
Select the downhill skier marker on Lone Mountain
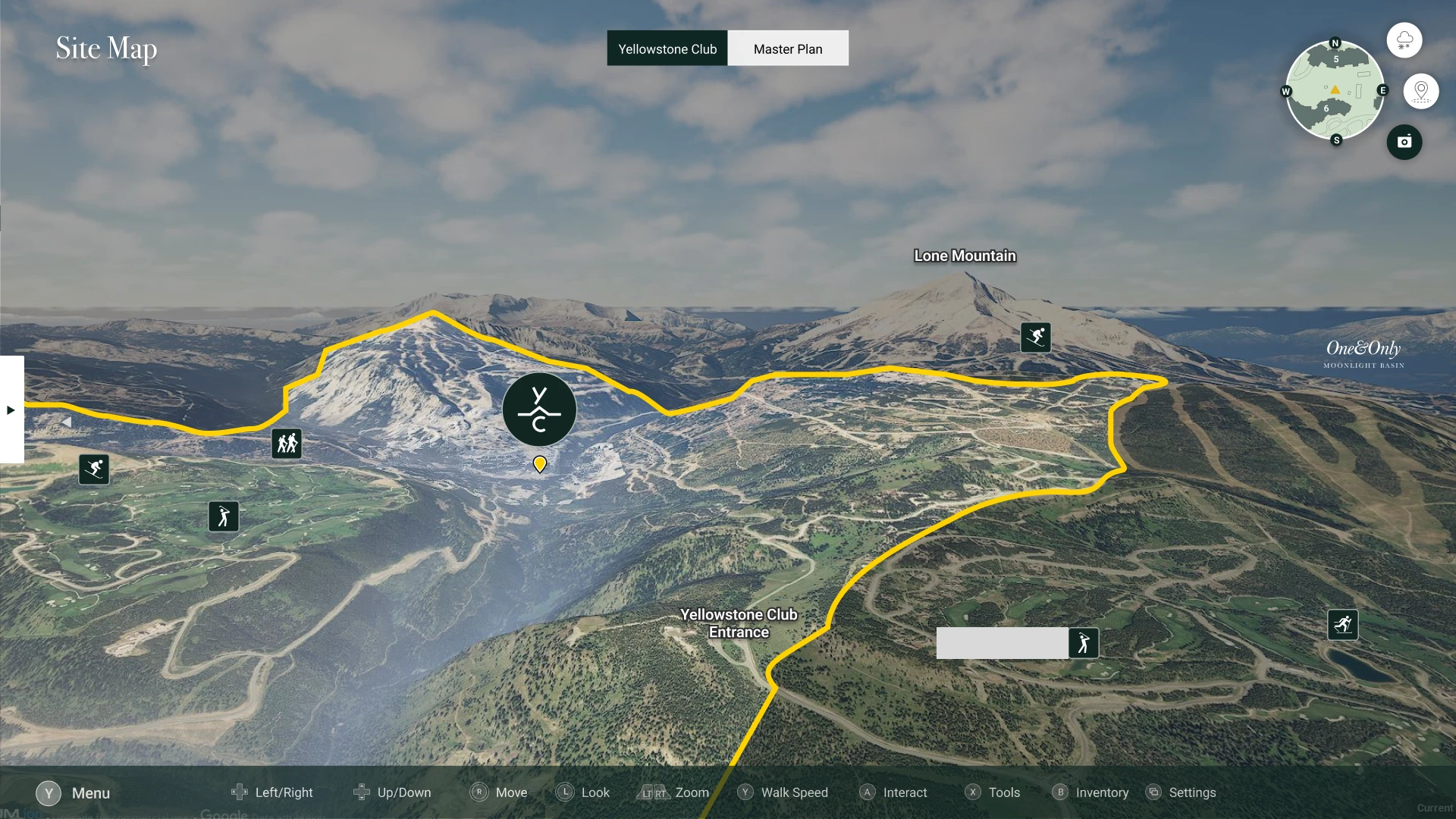pos(1036,337)
